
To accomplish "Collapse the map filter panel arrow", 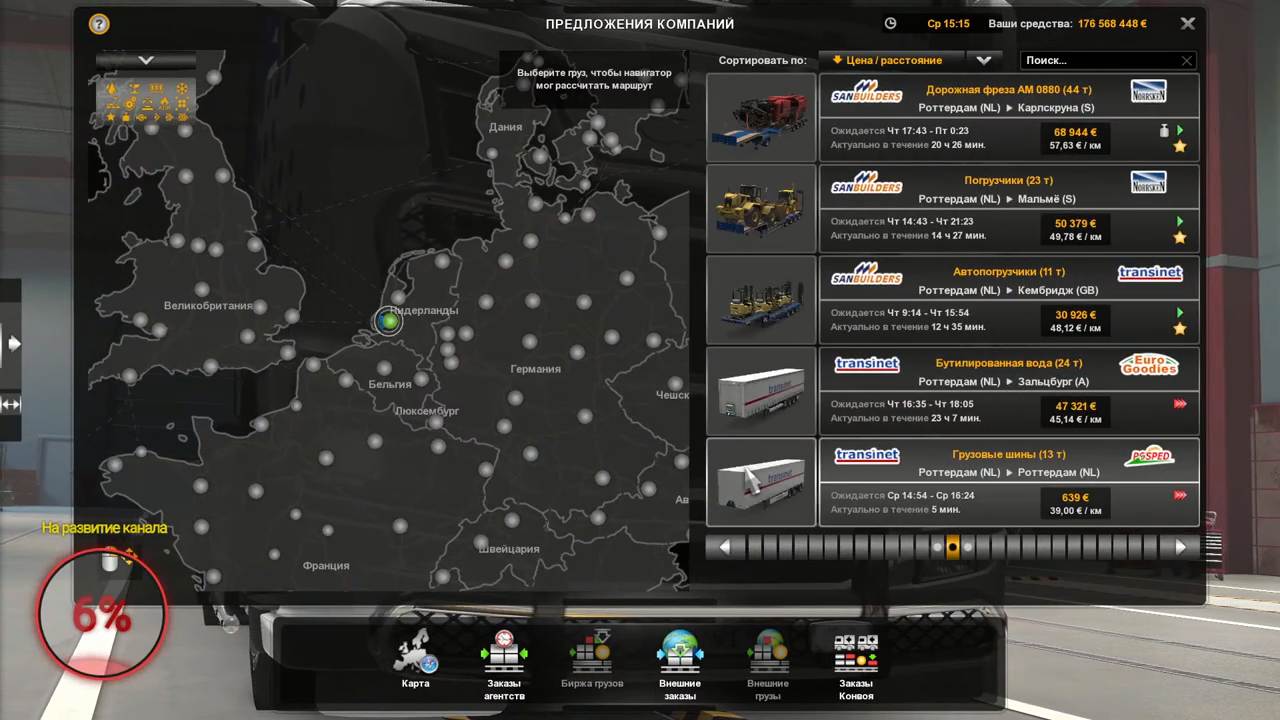I will click(146, 60).
